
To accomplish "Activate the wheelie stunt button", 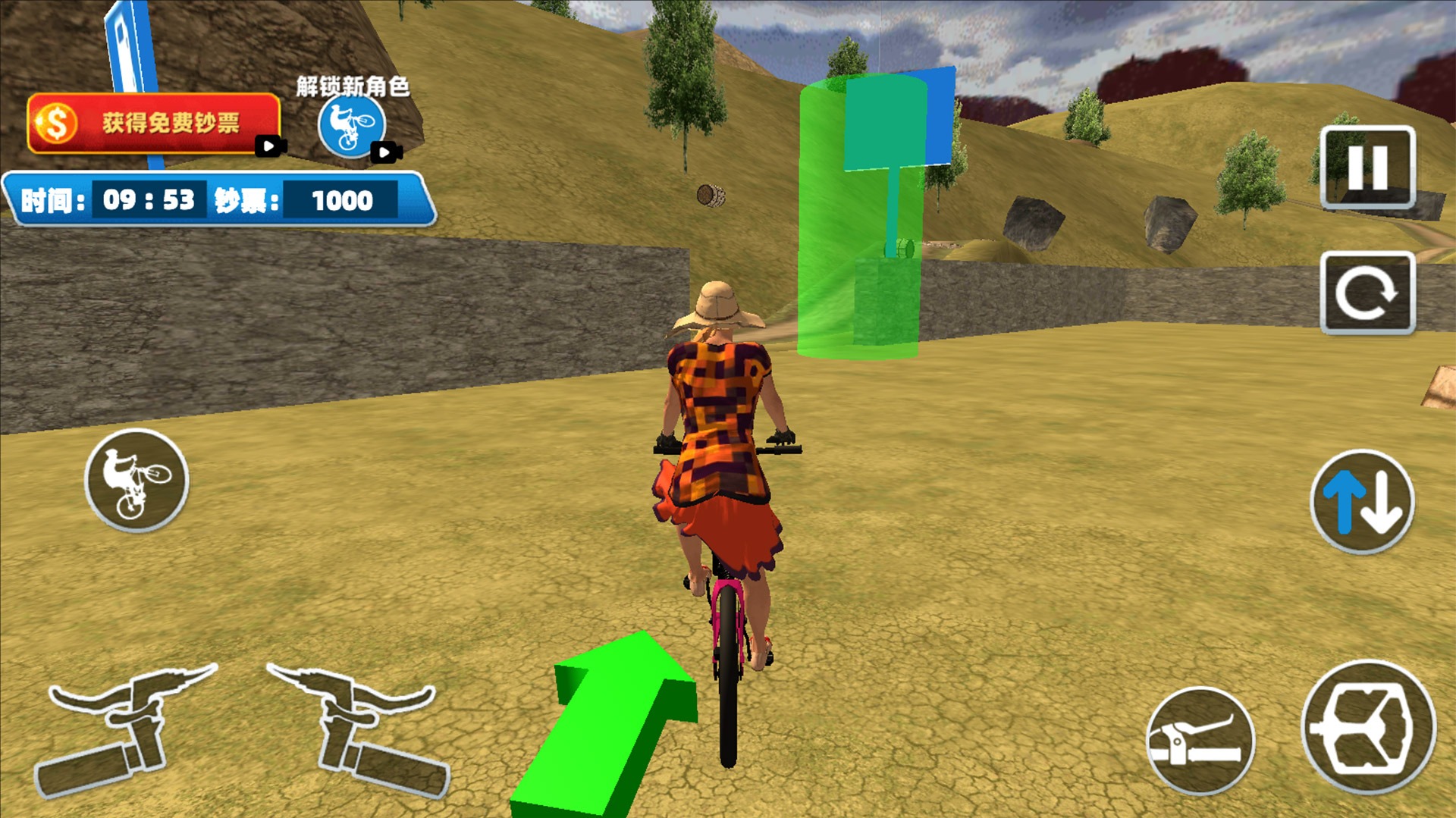I will pyautogui.click(x=136, y=480).
